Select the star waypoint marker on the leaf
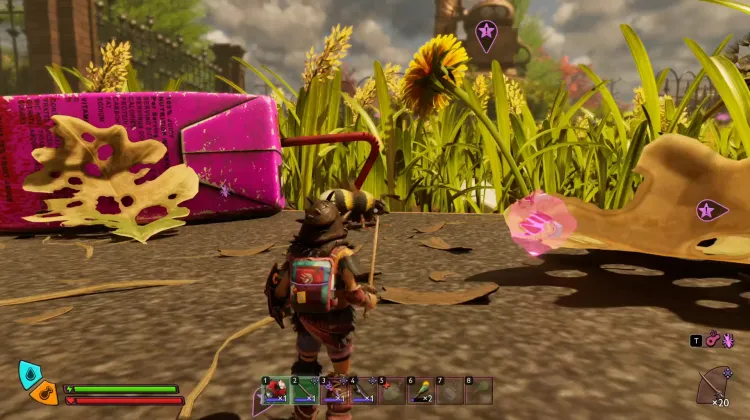This screenshot has width=750, height=420. coord(712,211)
